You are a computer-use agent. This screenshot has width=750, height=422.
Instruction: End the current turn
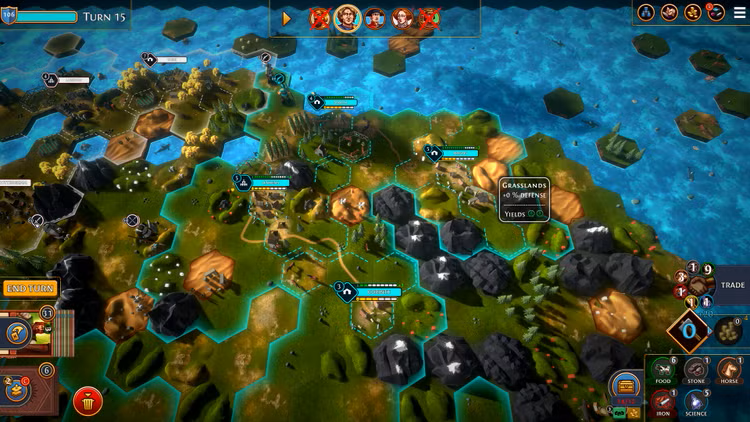click(x=29, y=289)
